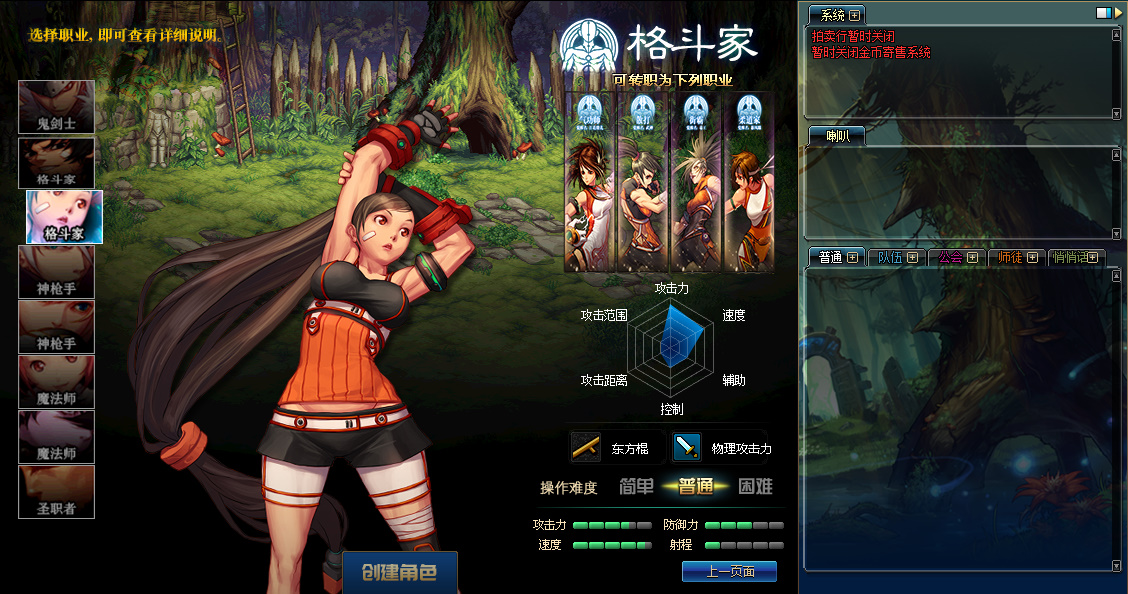Screen dimensions: 1128x594
Task: Click the yellow arrow to collapse chat panel
Action: click(1119, 13)
